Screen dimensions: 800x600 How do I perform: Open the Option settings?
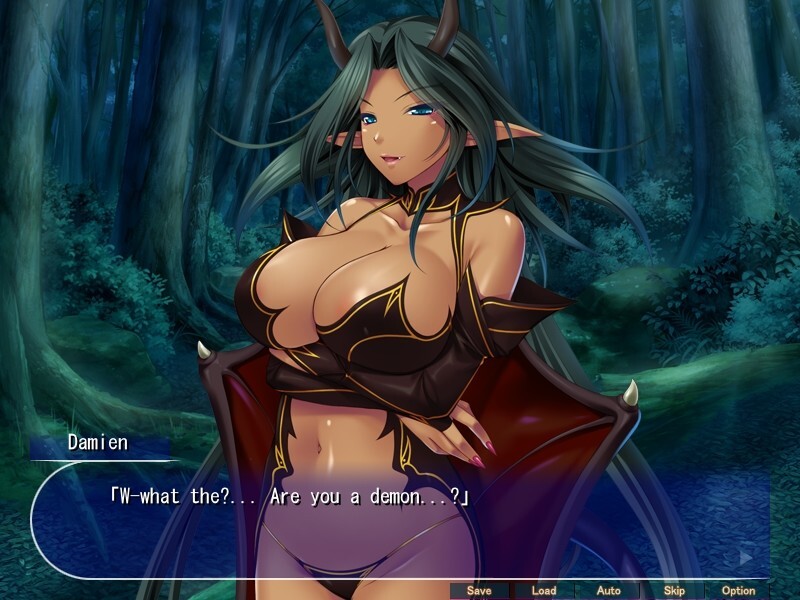(x=738, y=590)
